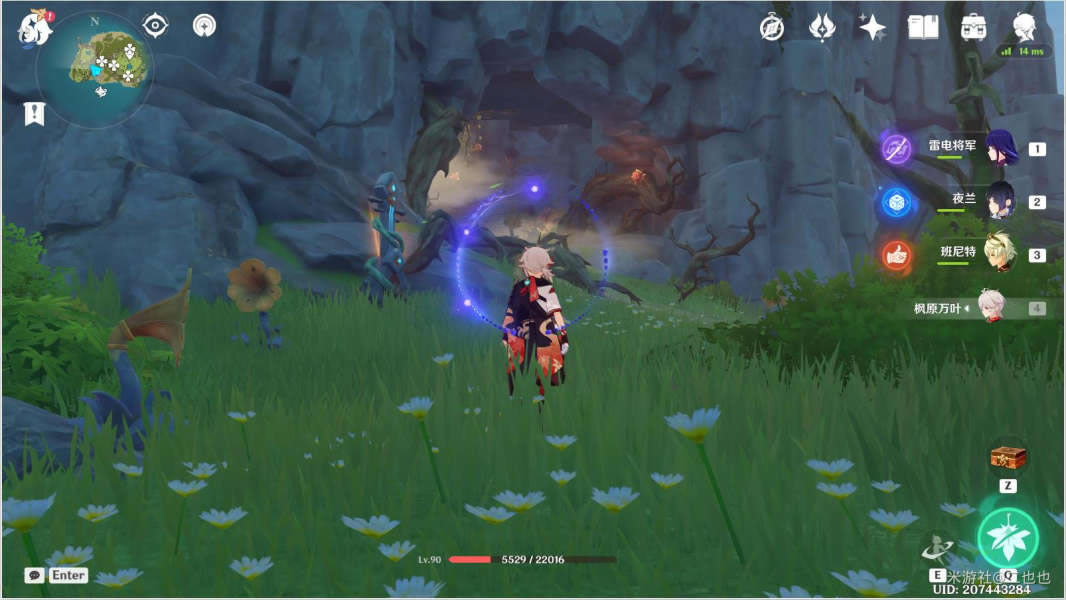
Task: Open the quest log banner icon
Action: click(x=34, y=114)
